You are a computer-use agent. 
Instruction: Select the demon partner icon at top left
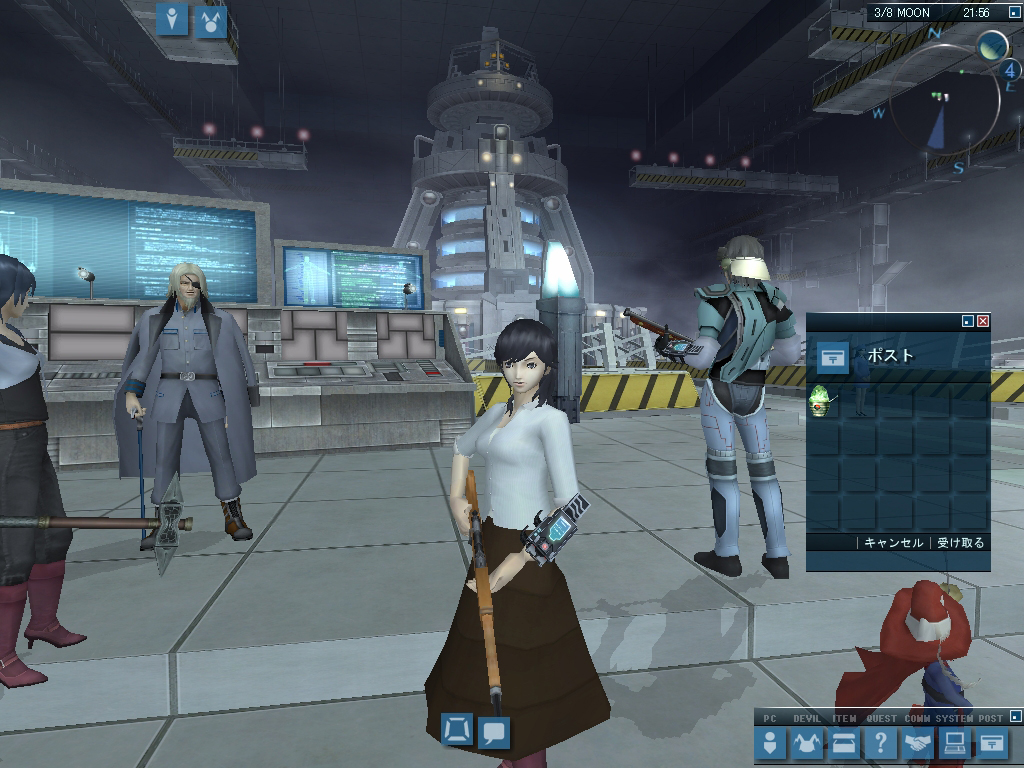coord(211,19)
